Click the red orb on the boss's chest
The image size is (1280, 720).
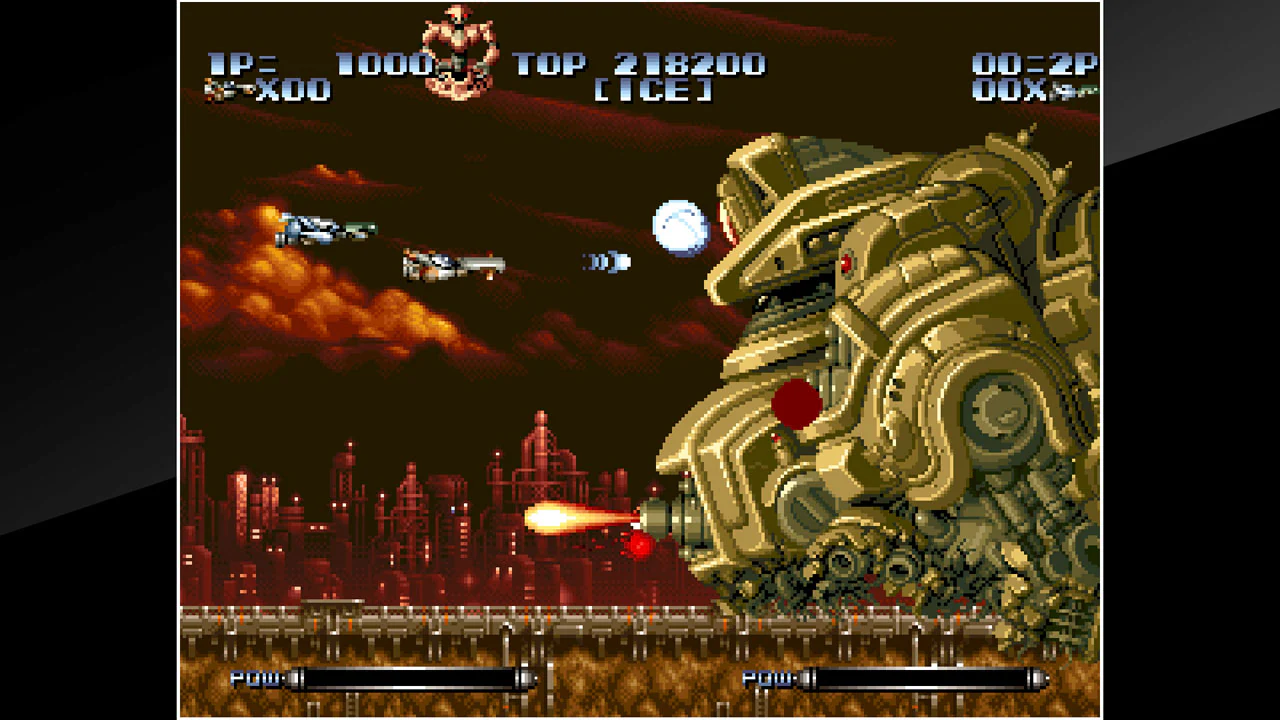point(795,403)
